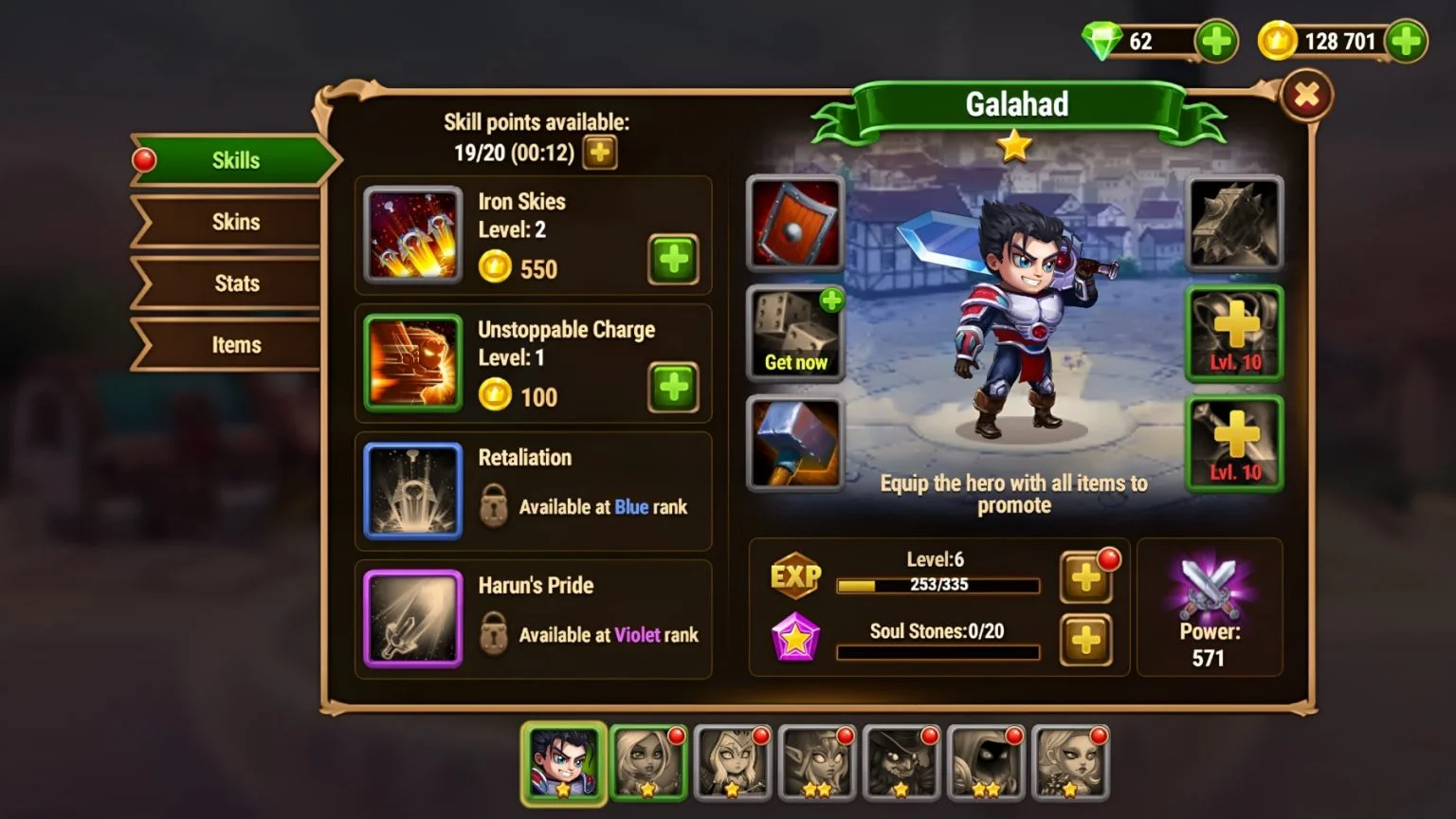Screen dimensions: 1456x819
Task: Open the Iron Skies skill icon
Action: tap(412, 235)
